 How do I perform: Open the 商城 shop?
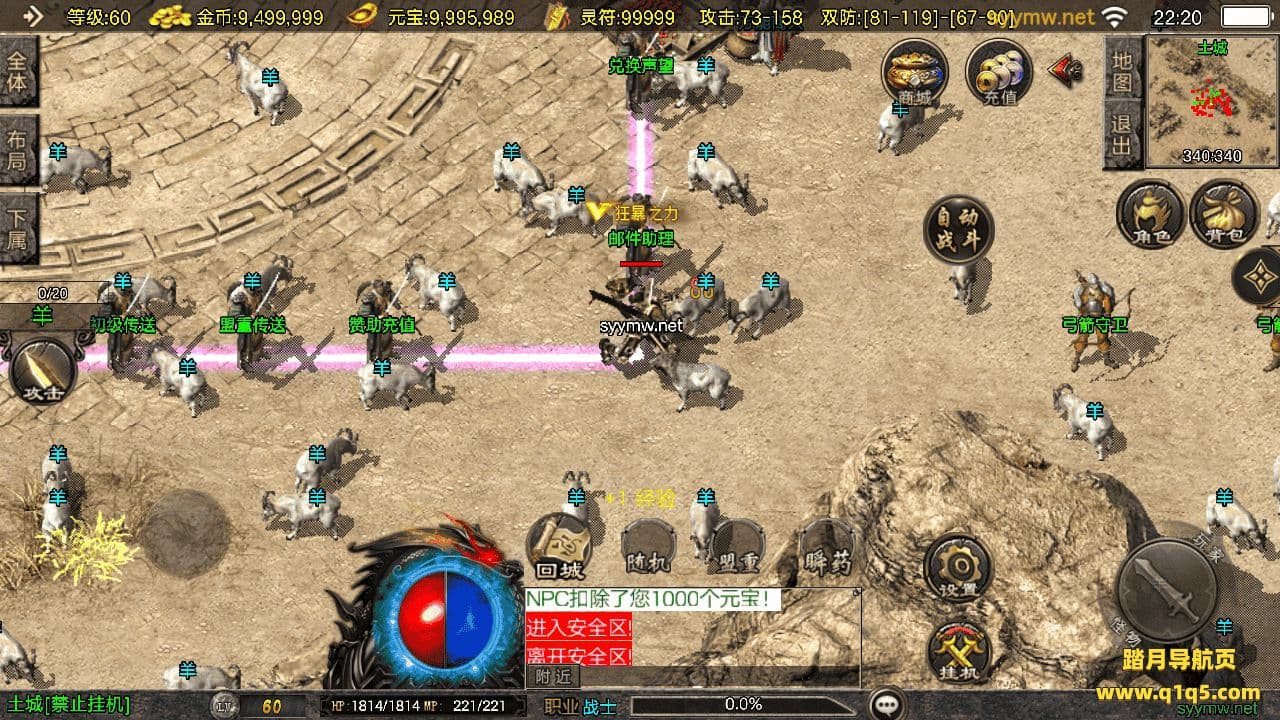(914, 72)
